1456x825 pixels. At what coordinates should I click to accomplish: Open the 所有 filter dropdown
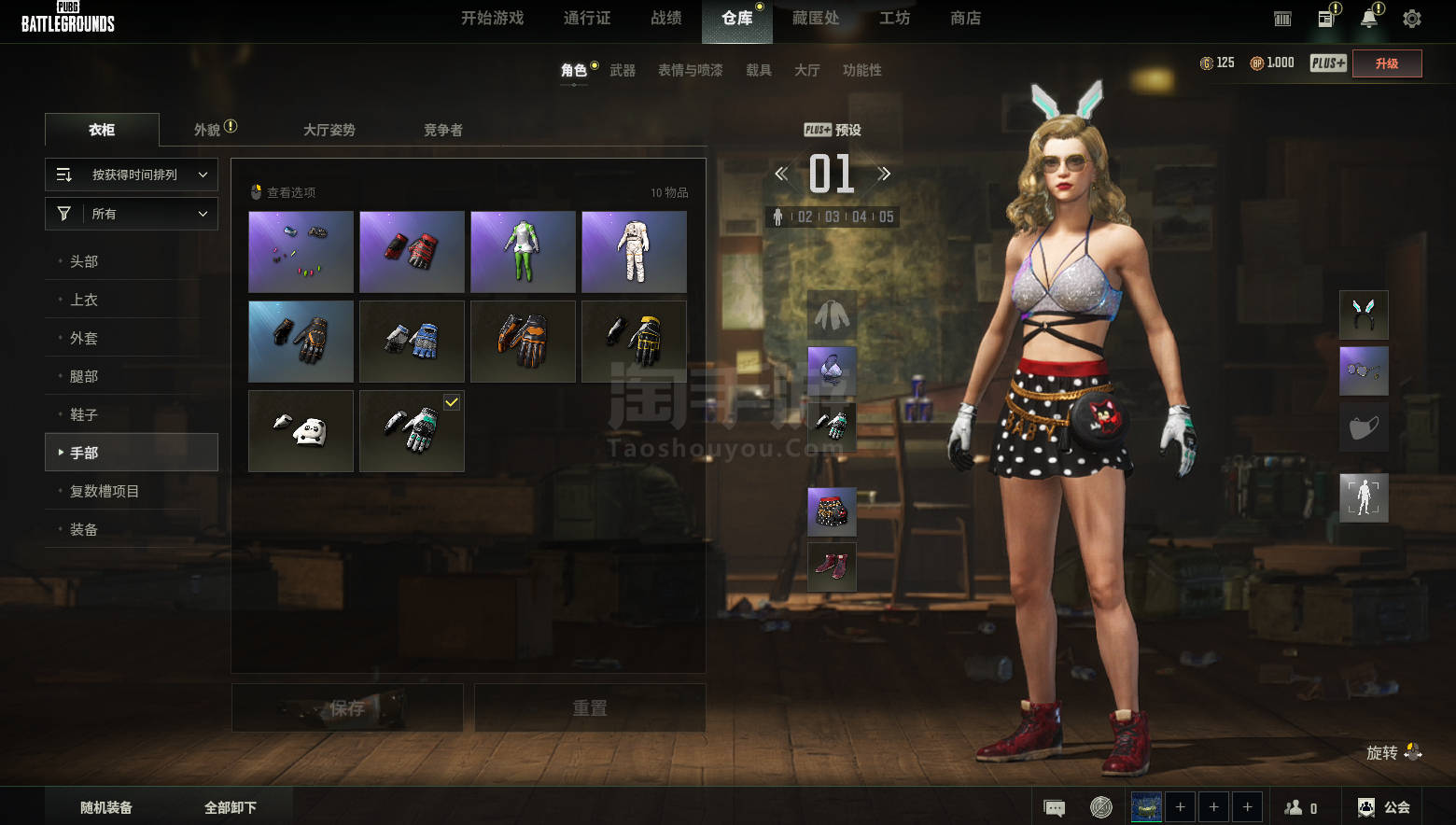[x=132, y=214]
